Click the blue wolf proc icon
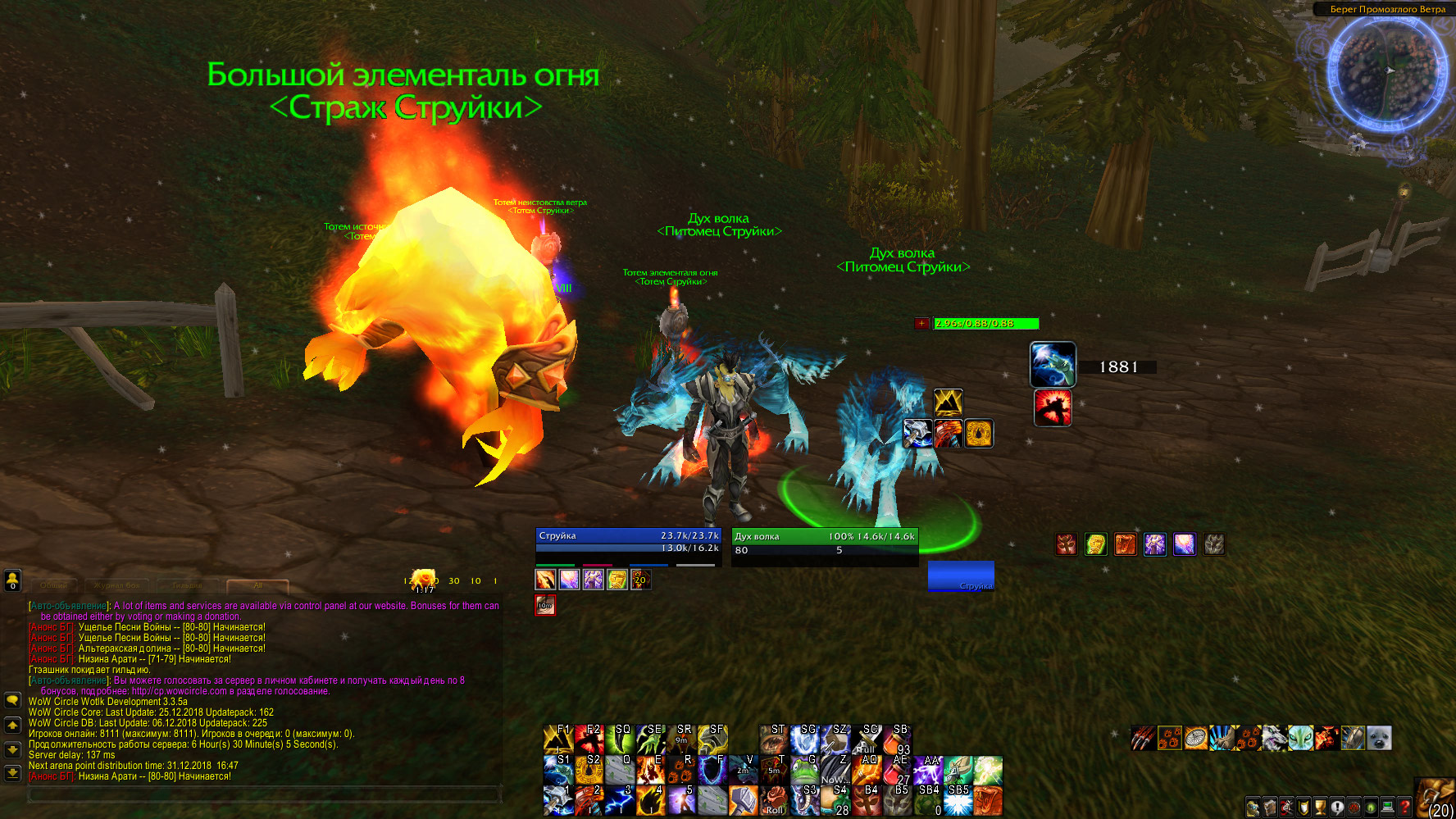This screenshot has height=819, width=1456. click(1053, 364)
